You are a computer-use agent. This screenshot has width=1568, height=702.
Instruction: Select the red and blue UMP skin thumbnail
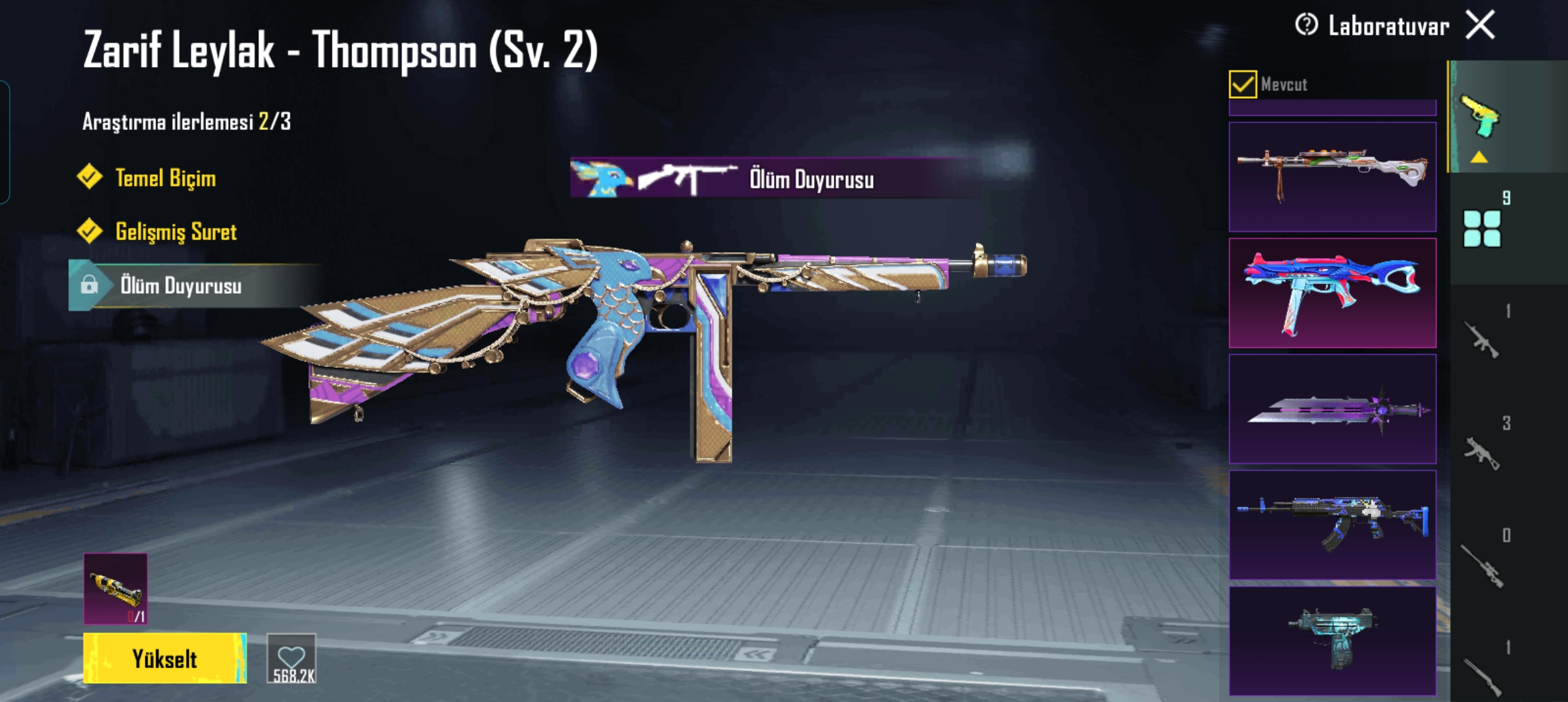pyautogui.click(x=1332, y=293)
